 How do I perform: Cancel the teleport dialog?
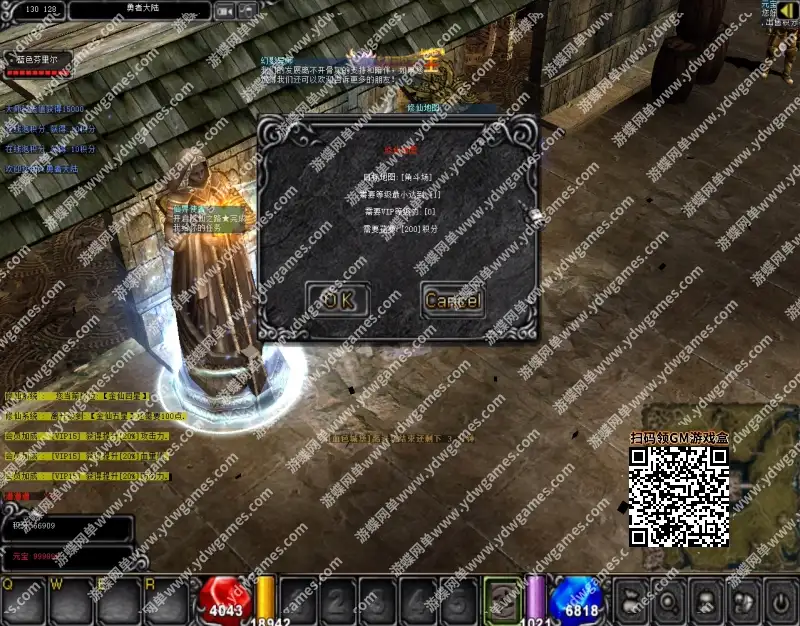(453, 299)
